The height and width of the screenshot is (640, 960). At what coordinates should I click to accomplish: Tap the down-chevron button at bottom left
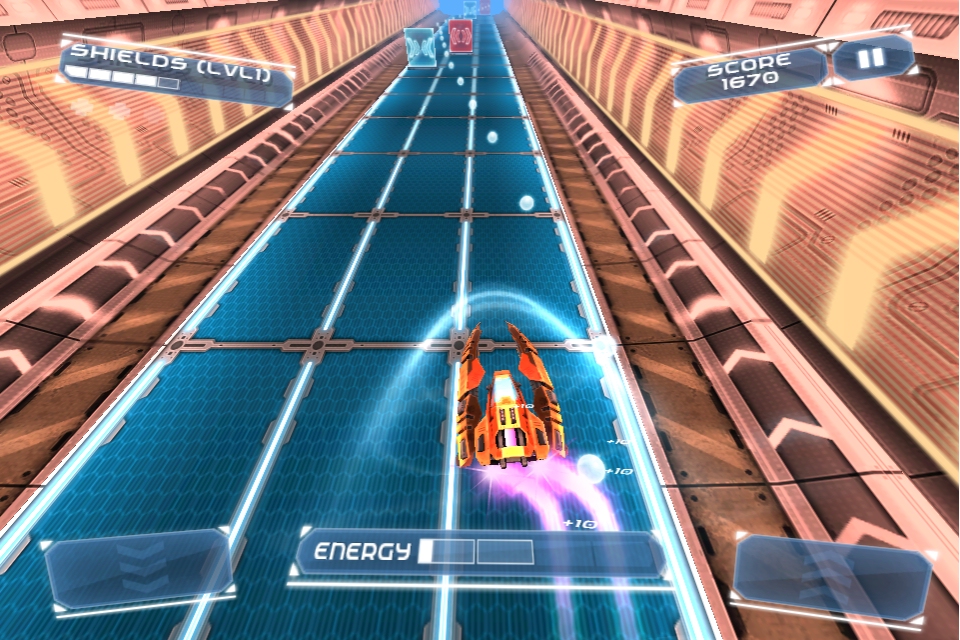coord(139,568)
